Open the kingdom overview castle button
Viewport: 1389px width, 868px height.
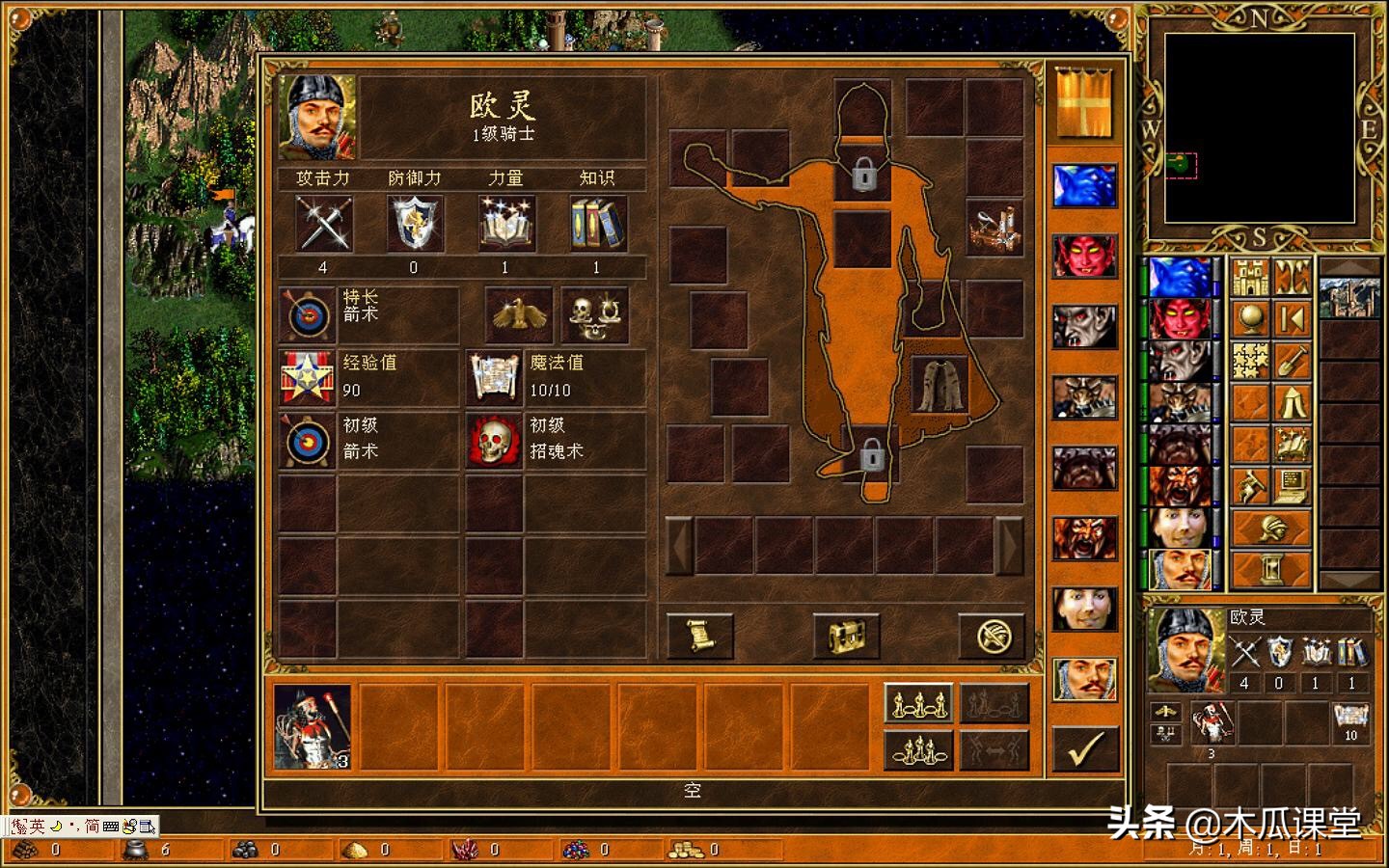[x=1250, y=278]
